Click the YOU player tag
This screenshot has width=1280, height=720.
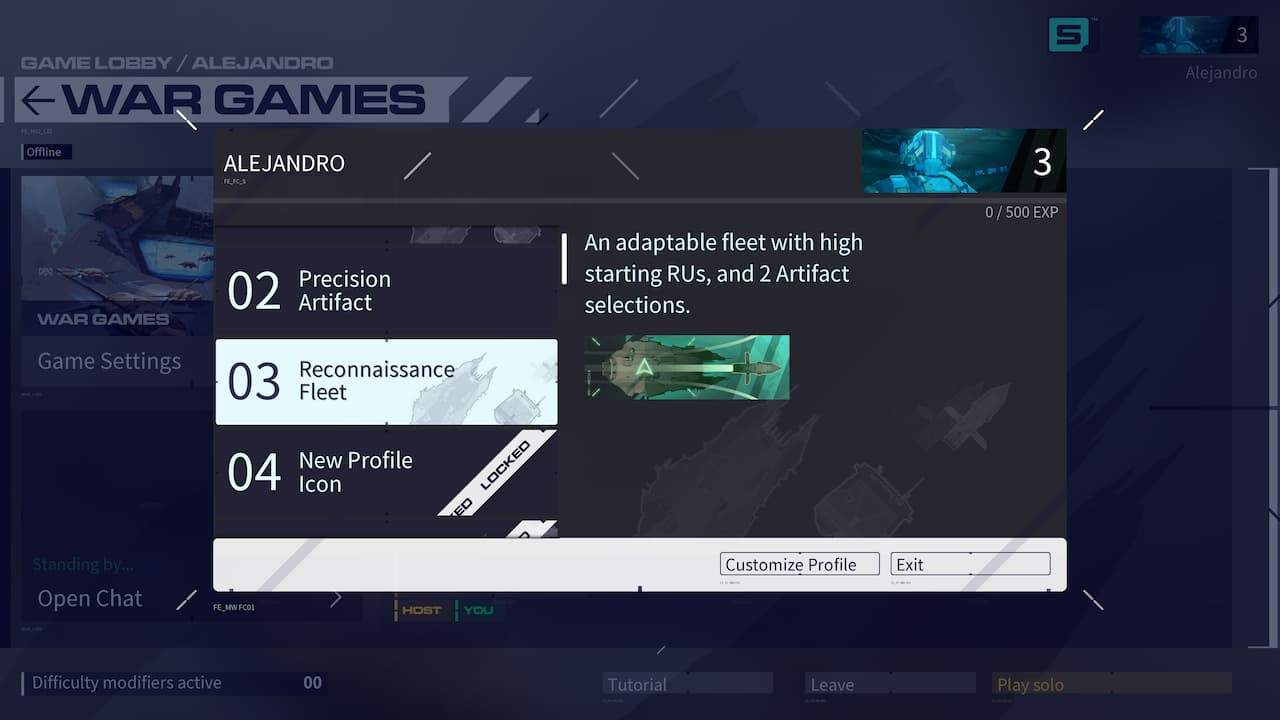pos(478,609)
